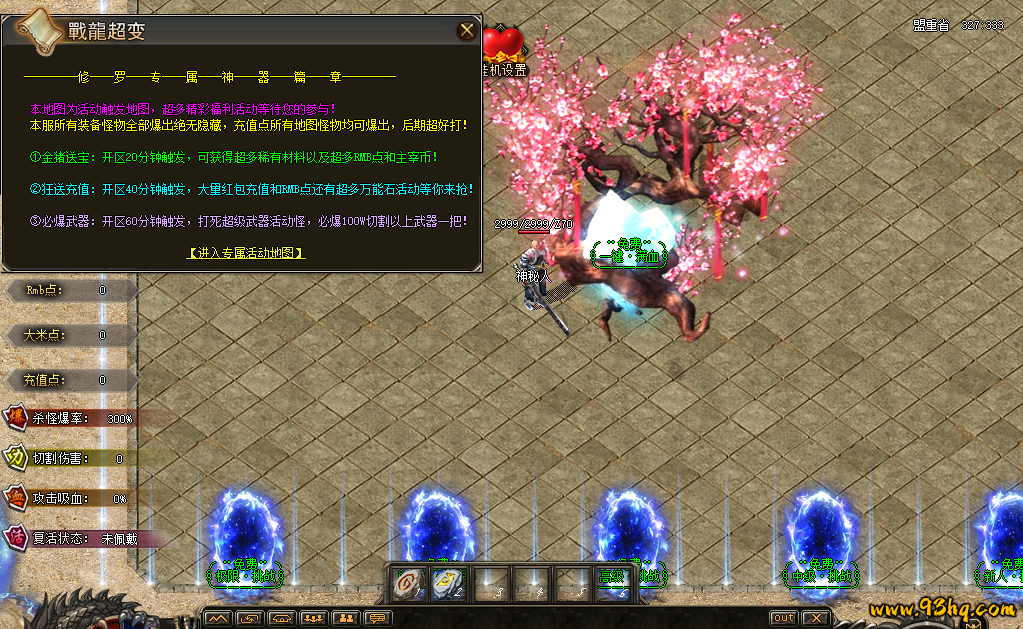Click the X button beside 'out'
The image size is (1023, 629).
[816, 618]
